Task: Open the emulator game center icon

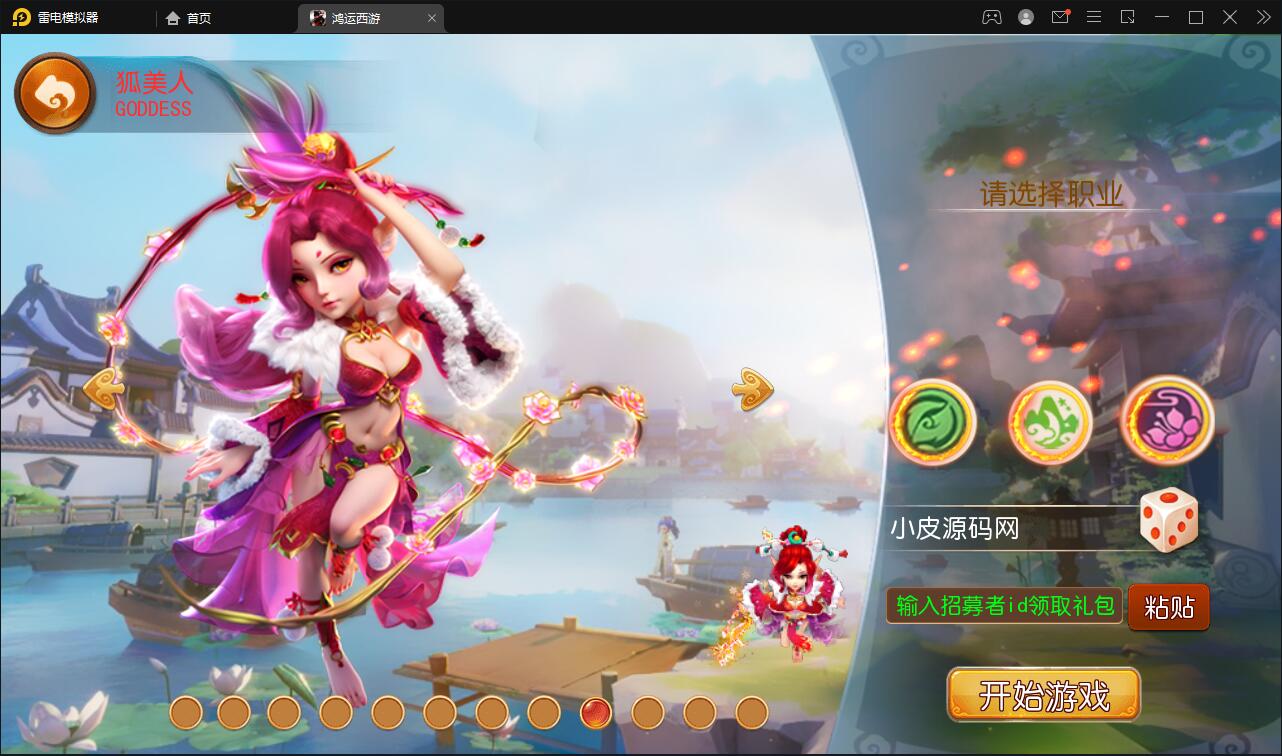Action: (991, 17)
